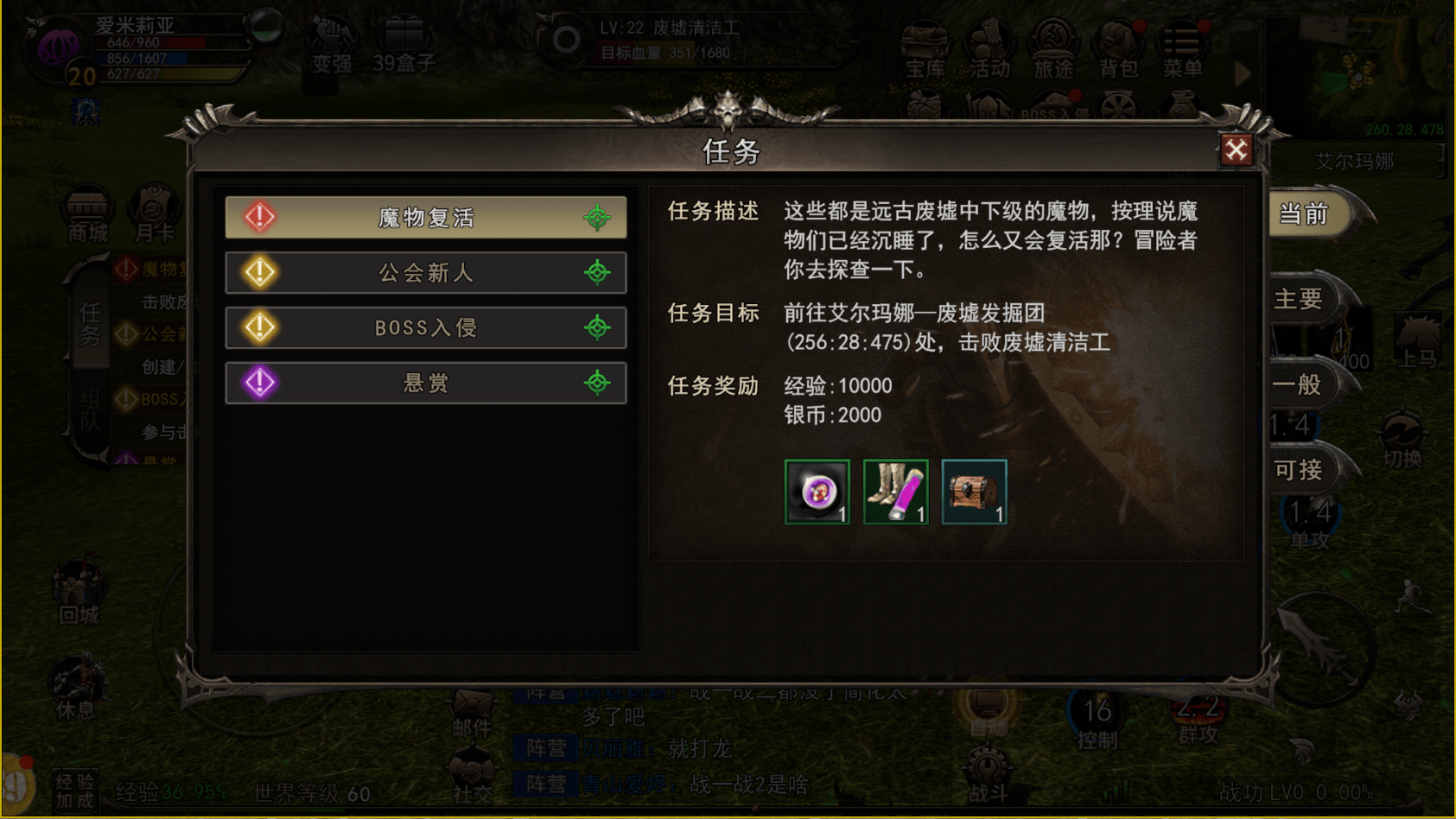Click the green target icon beside 悬赏
1456x819 pixels.
tap(597, 383)
